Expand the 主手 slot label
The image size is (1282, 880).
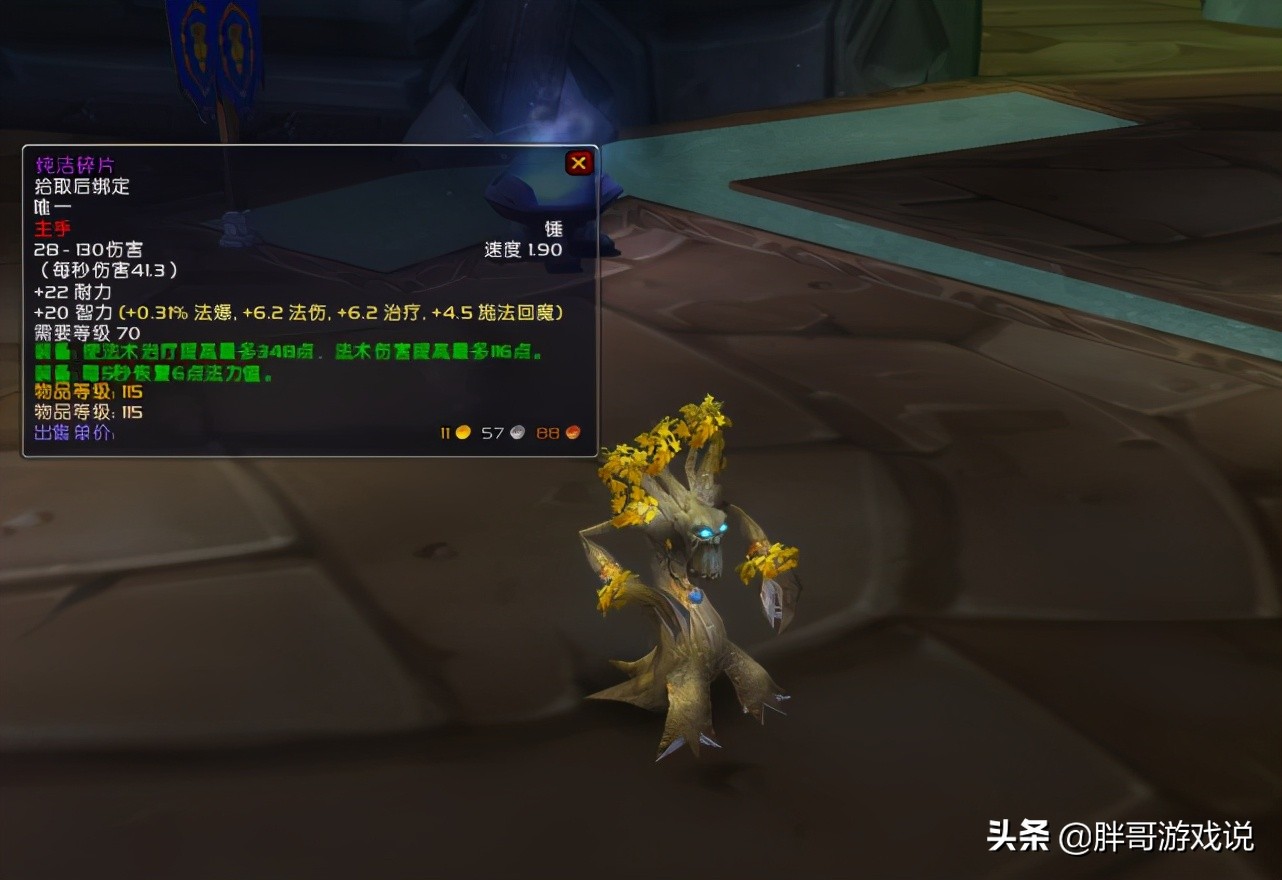click(52, 228)
